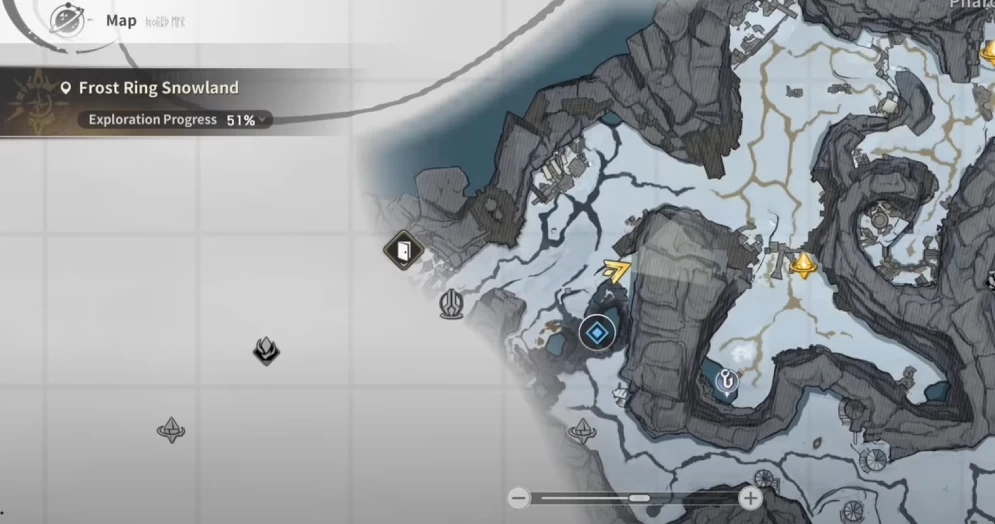Zoom out with the minus button

pyautogui.click(x=518, y=498)
